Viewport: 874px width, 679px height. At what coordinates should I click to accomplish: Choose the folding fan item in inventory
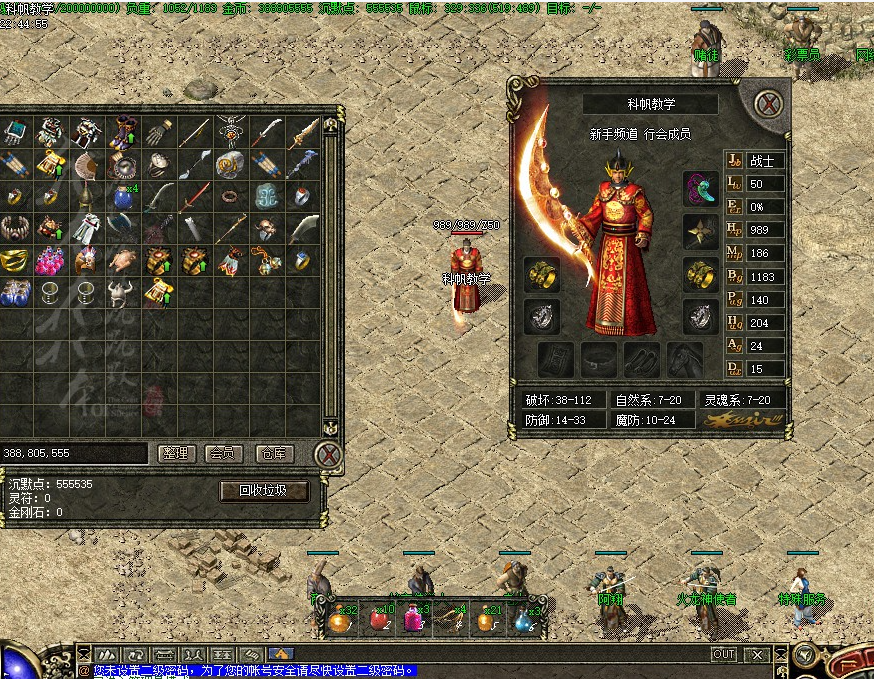86,164
